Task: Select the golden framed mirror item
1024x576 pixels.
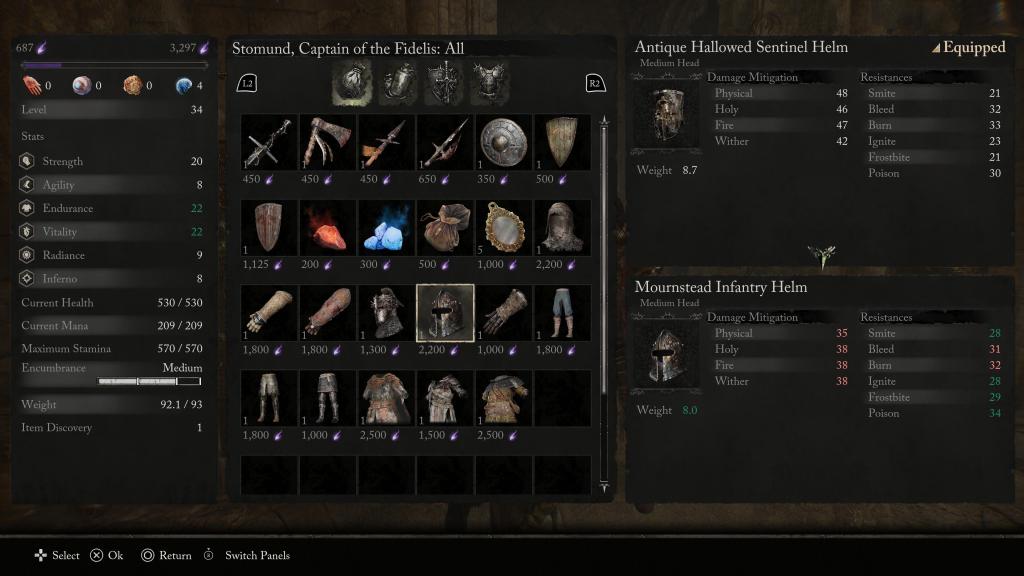Action: [503, 227]
